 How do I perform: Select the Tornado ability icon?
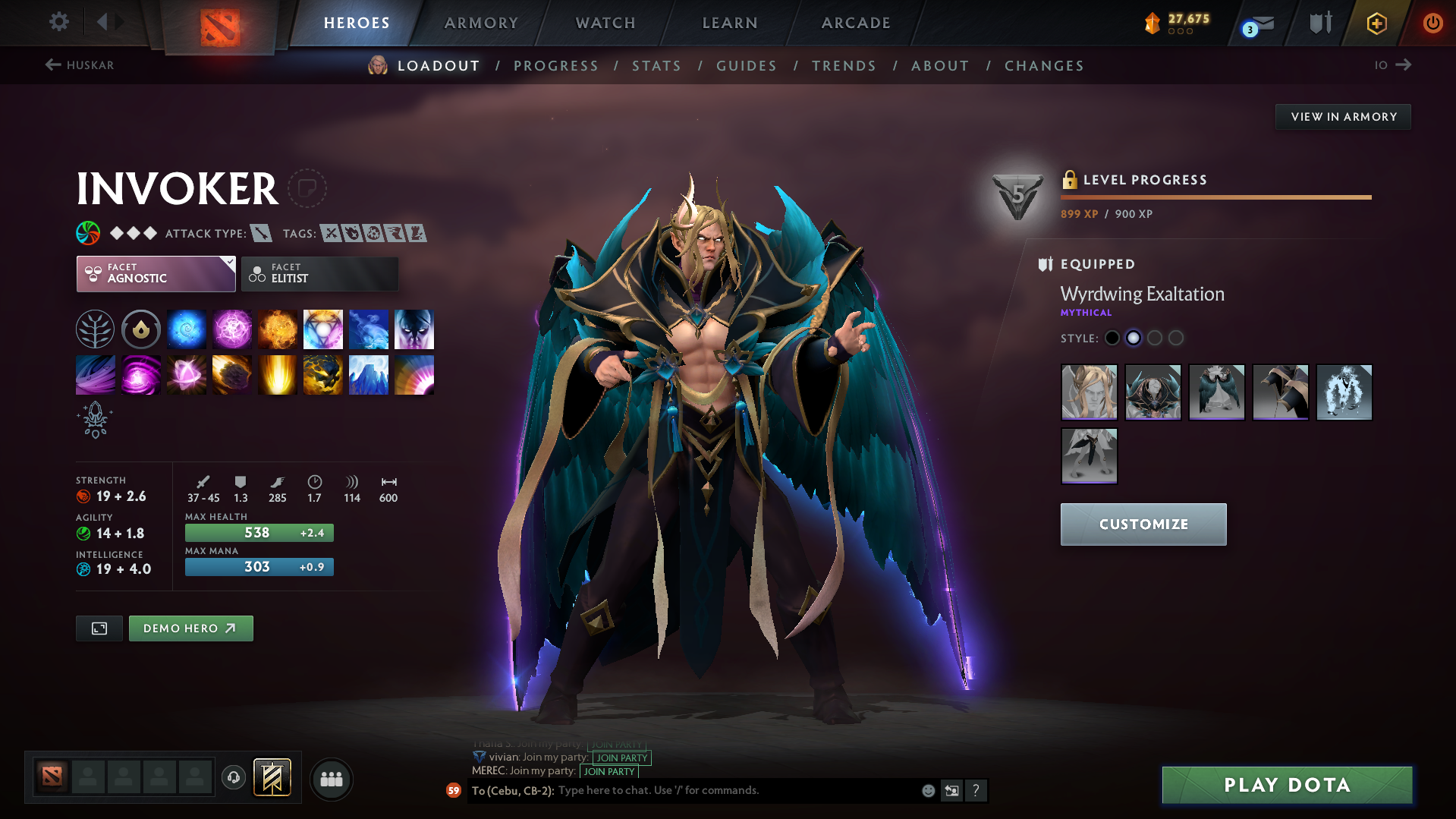point(95,374)
